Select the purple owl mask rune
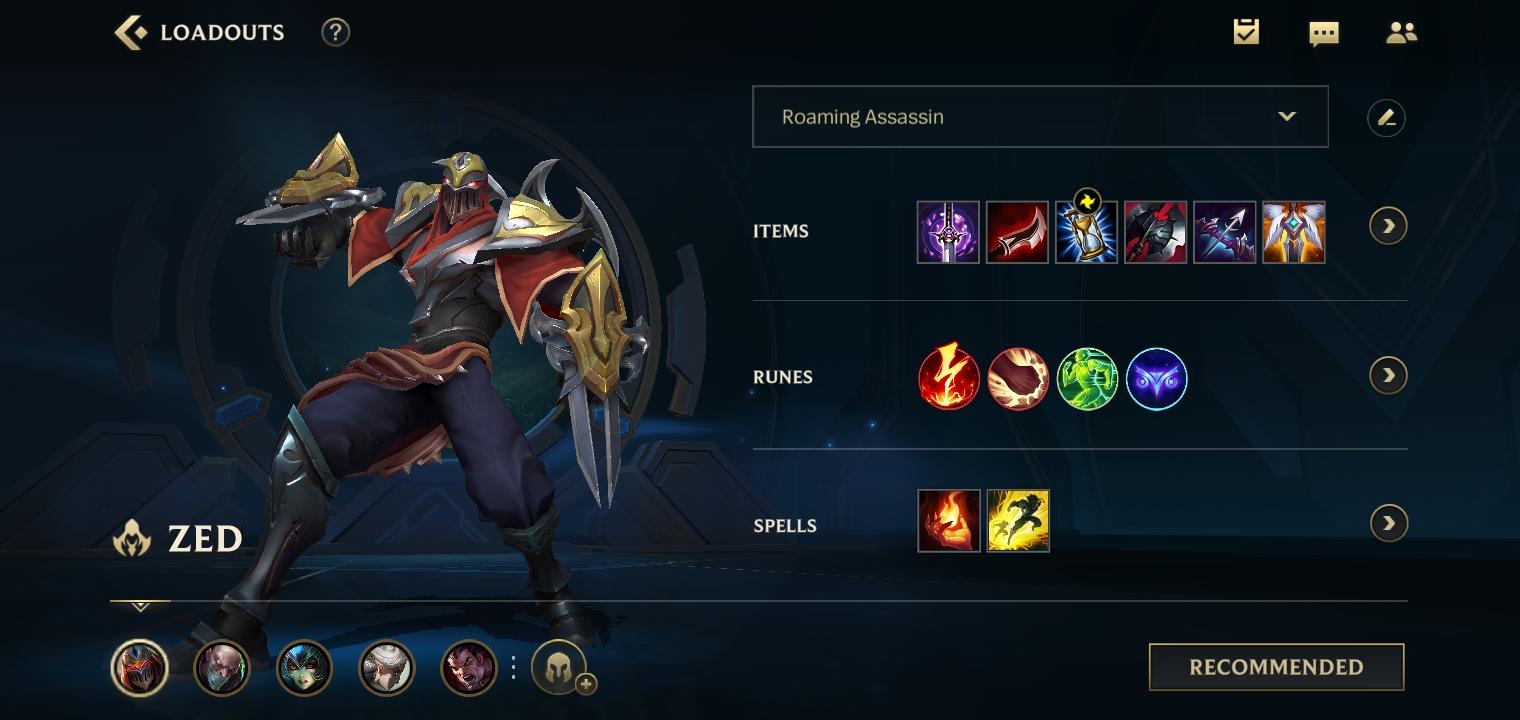Viewport: 1520px width, 720px height. pyautogui.click(x=1156, y=378)
